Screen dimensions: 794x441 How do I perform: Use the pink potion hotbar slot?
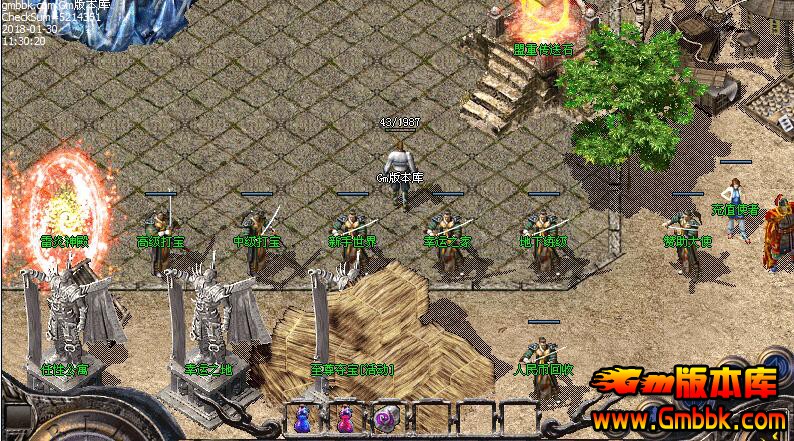click(x=344, y=419)
